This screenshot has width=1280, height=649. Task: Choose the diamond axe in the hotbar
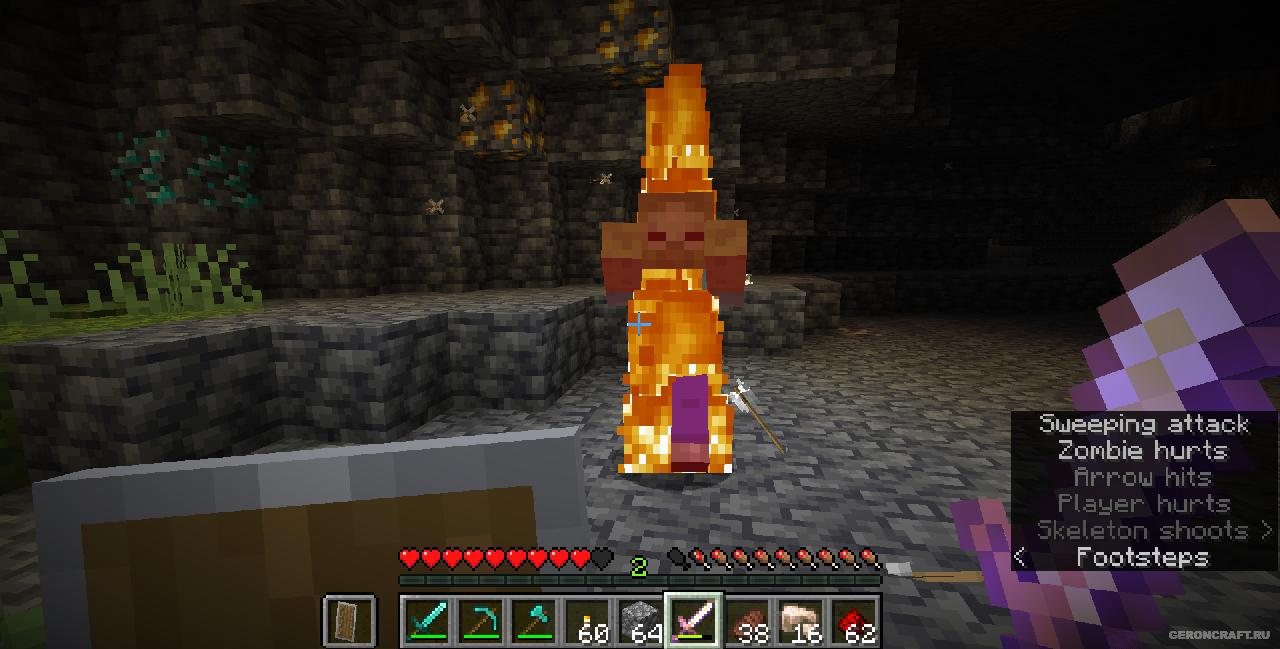534,621
